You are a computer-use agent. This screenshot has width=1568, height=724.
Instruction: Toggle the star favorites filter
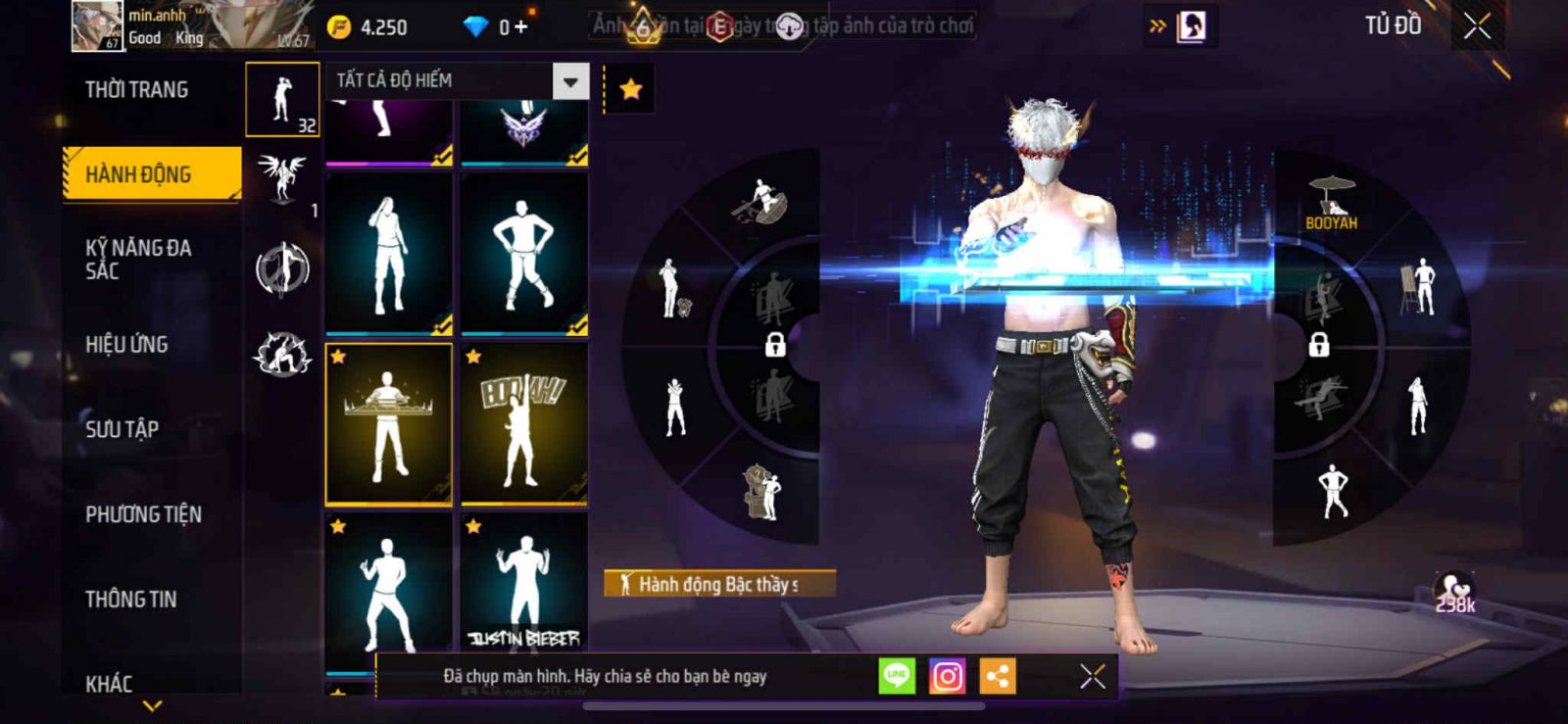point(630,89)
